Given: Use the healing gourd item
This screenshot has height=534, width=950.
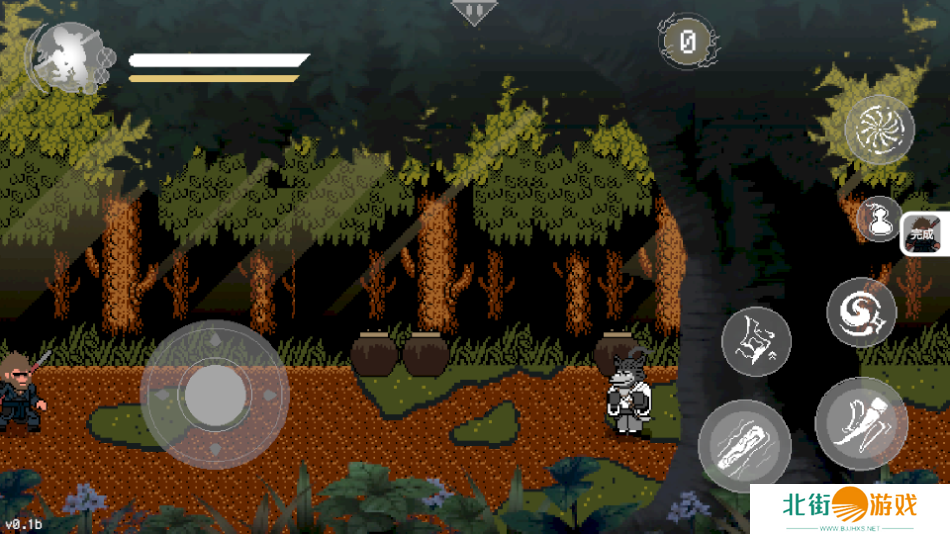Looking at the screenshot, I should pyautogui.click(x=878, y=218).
